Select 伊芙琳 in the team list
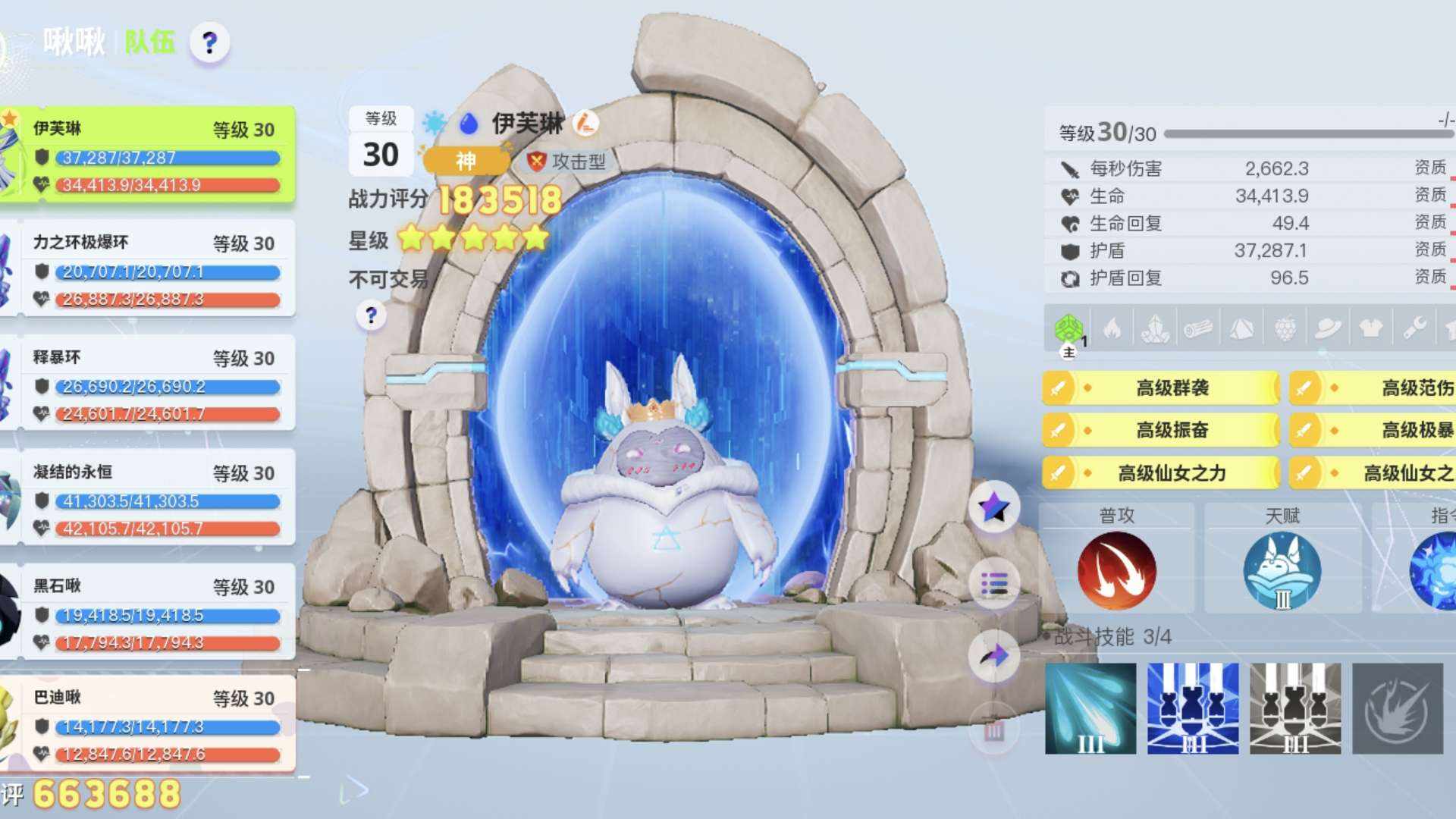 [152, 155]
